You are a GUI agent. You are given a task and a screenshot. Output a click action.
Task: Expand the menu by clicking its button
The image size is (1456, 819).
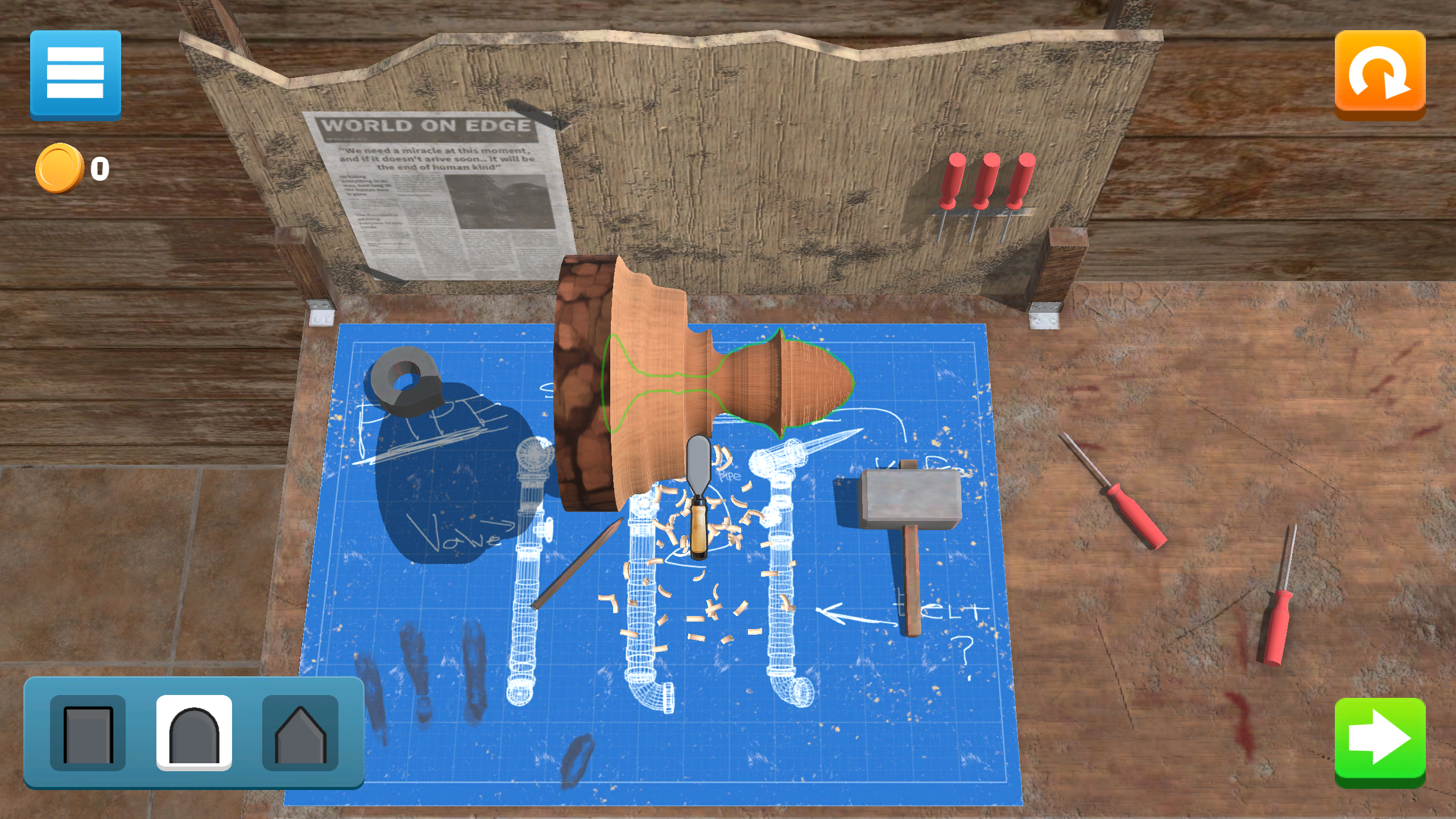(76, 75)
